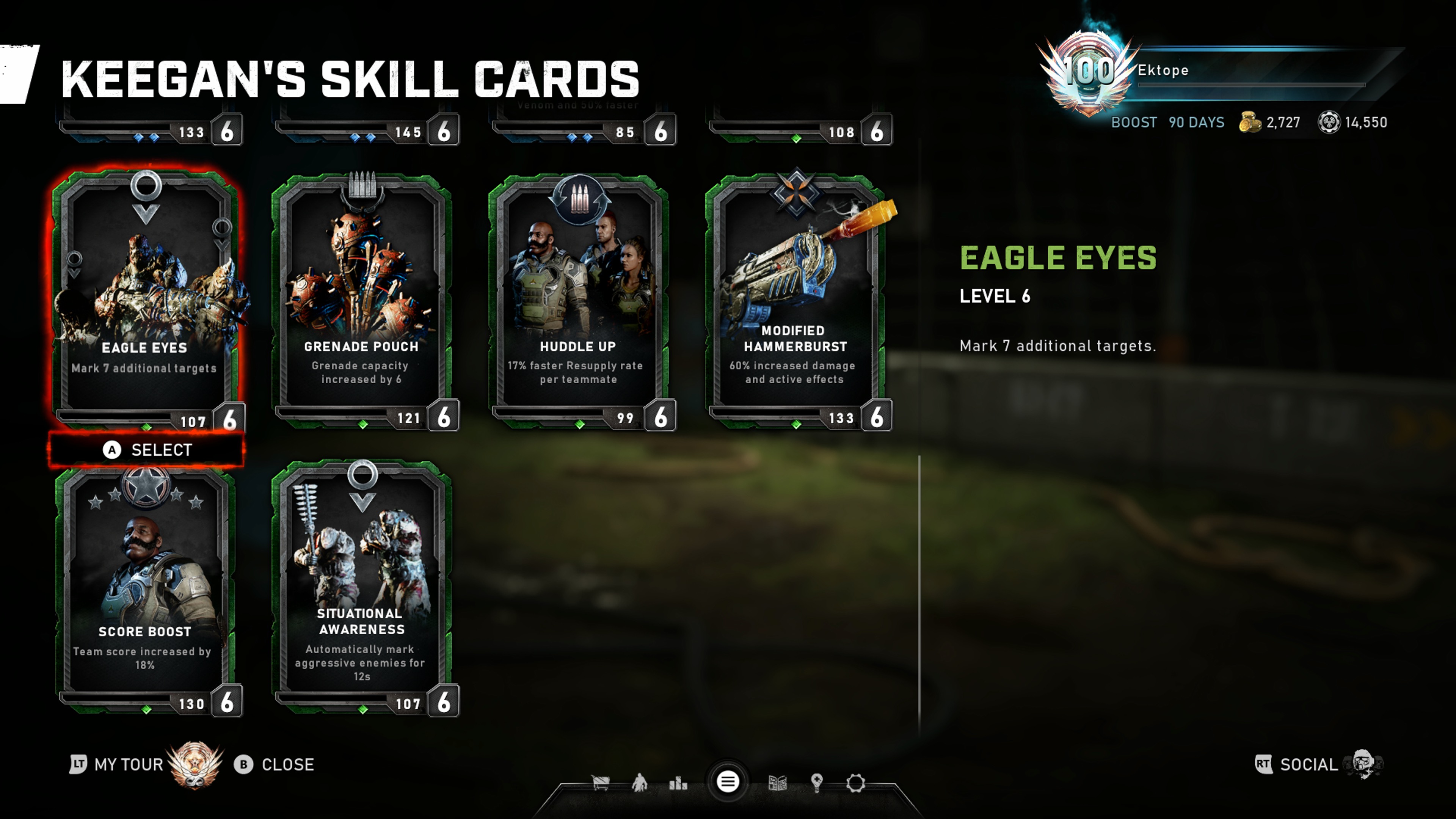Show the leaderboard podium stats icon
Screen dimensions: 1456x819
pyautogui.click(x=678, y=783)
